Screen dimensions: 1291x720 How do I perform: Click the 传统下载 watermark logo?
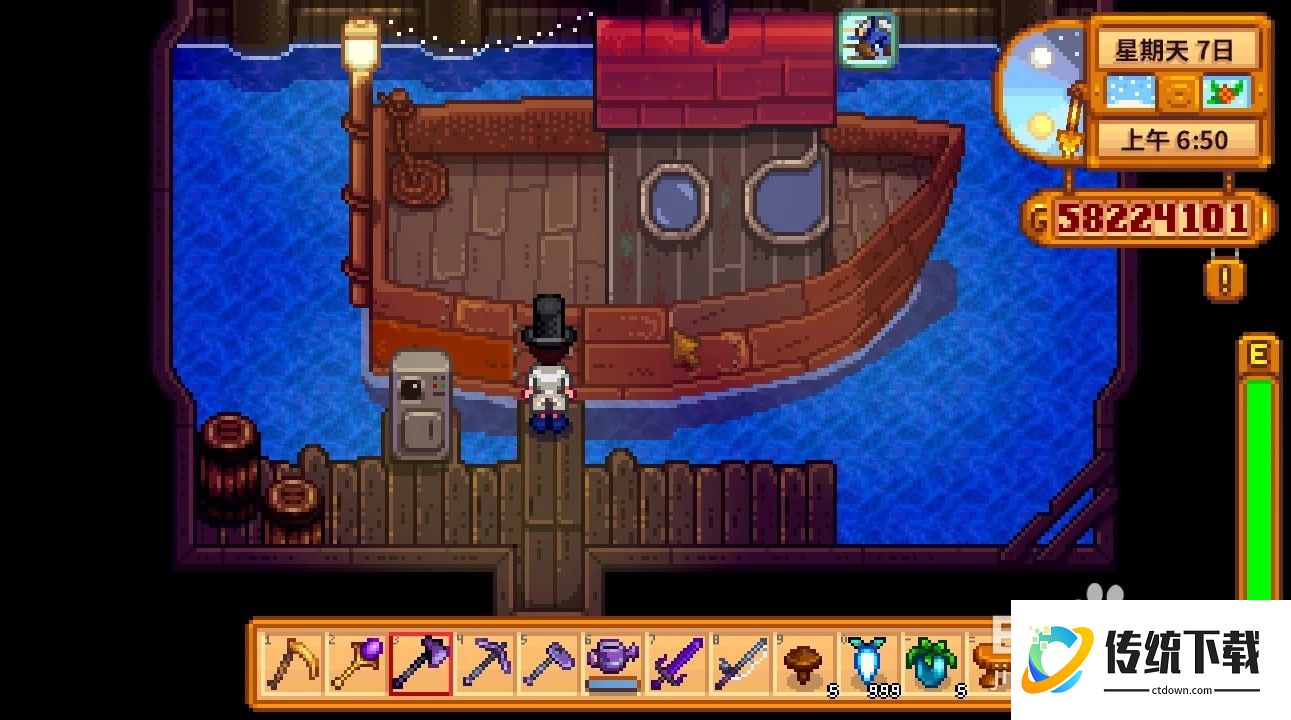point(1150,656)
